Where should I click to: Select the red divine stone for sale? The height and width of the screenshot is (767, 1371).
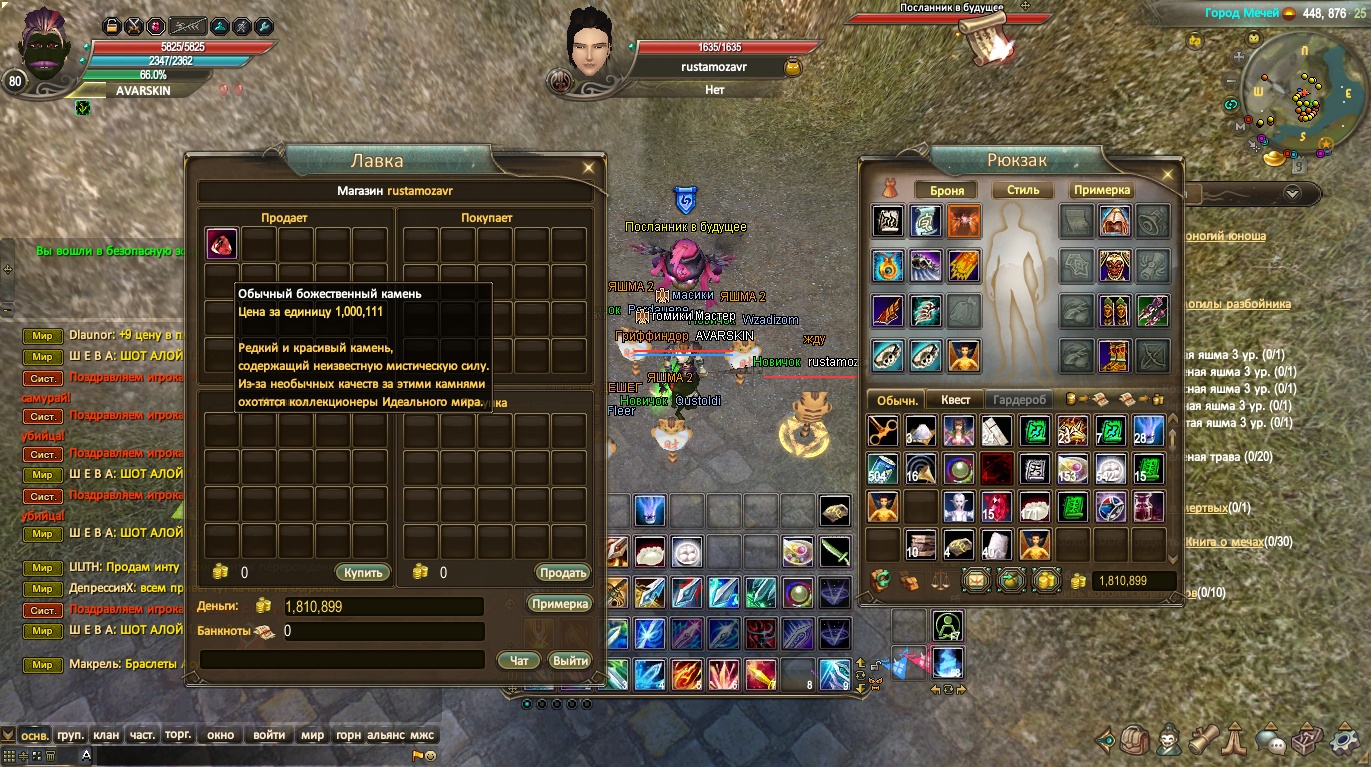click(x=222, y=244)
